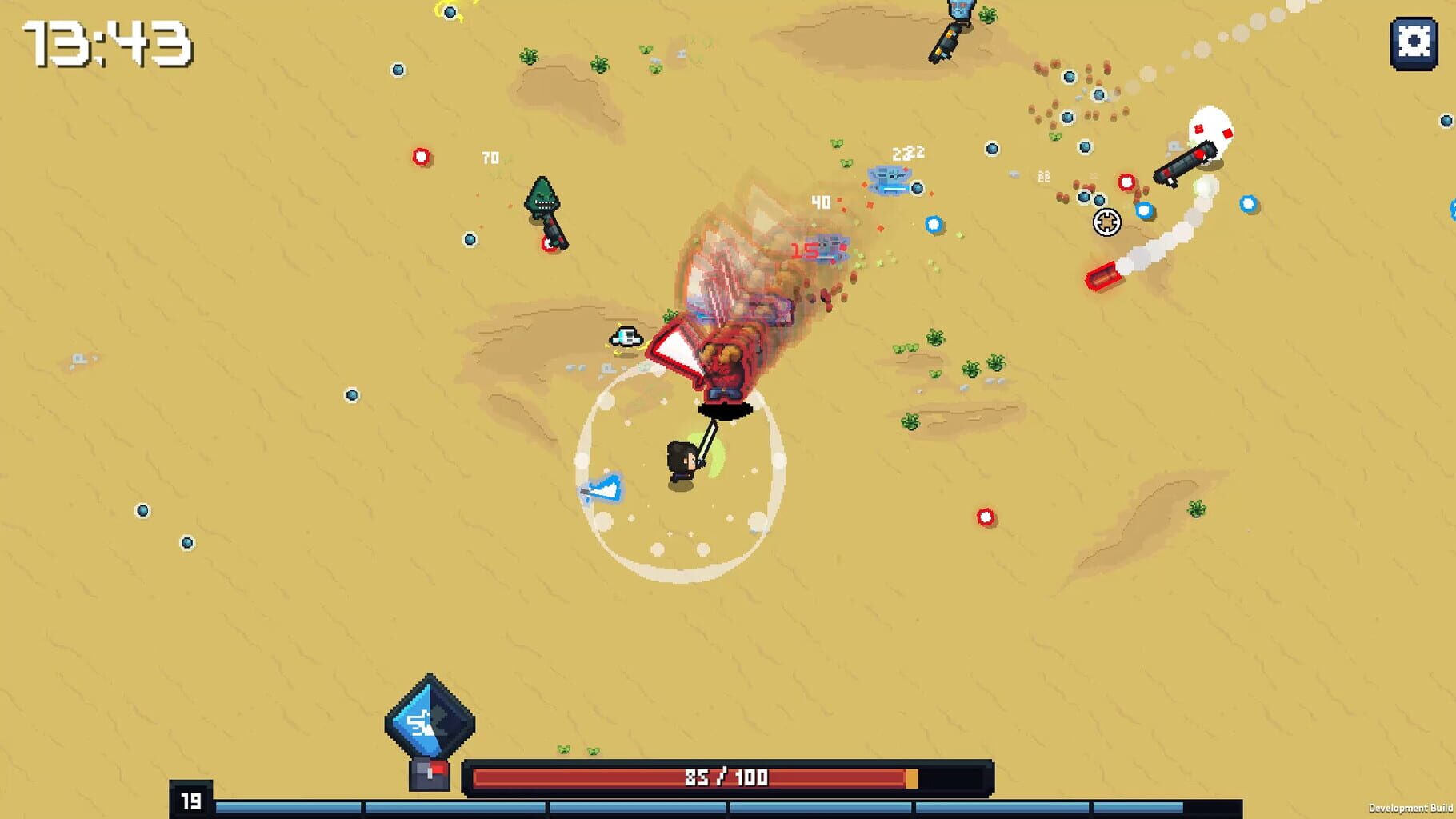1456x819 pixels.
Task: Click the circular crosshair target pickup
Action: coord(1107,222)
